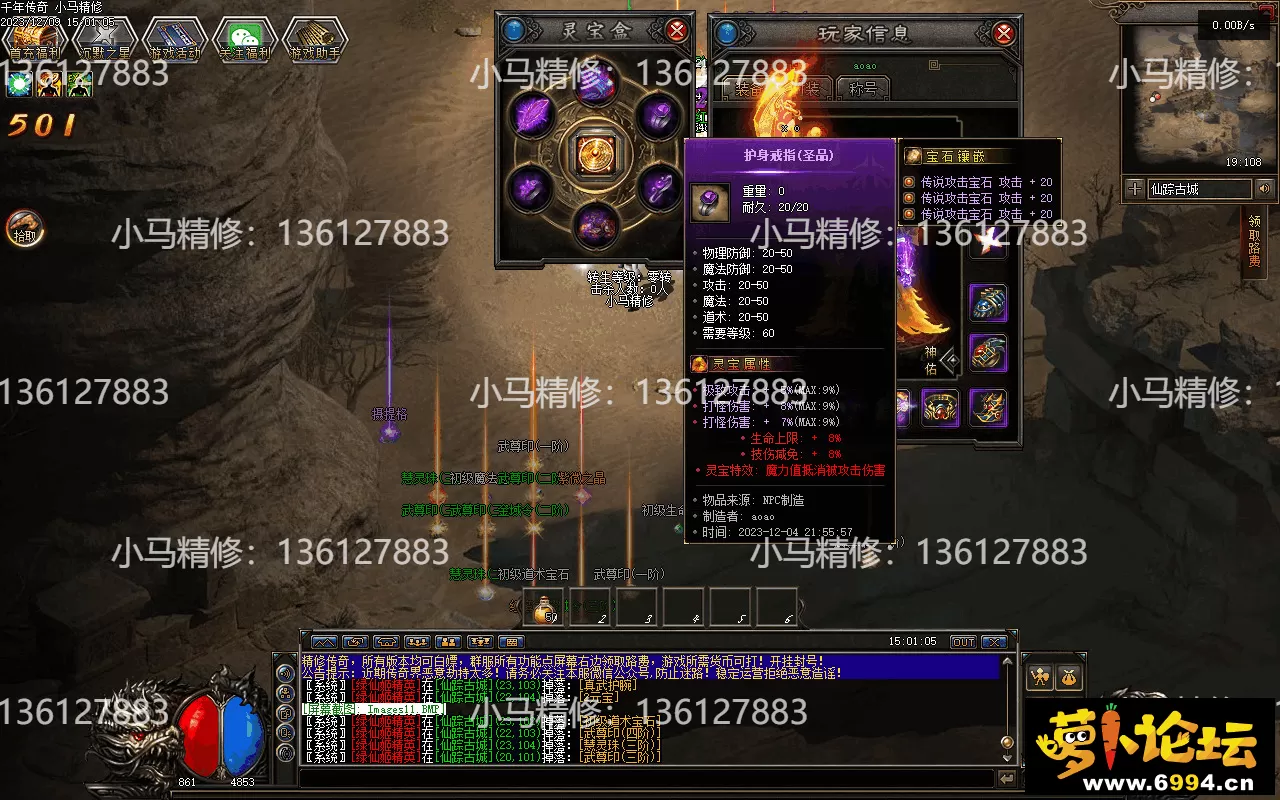Toggle the sound speaker button under minimap
1280x800 pixels.
click(1264, 188)
